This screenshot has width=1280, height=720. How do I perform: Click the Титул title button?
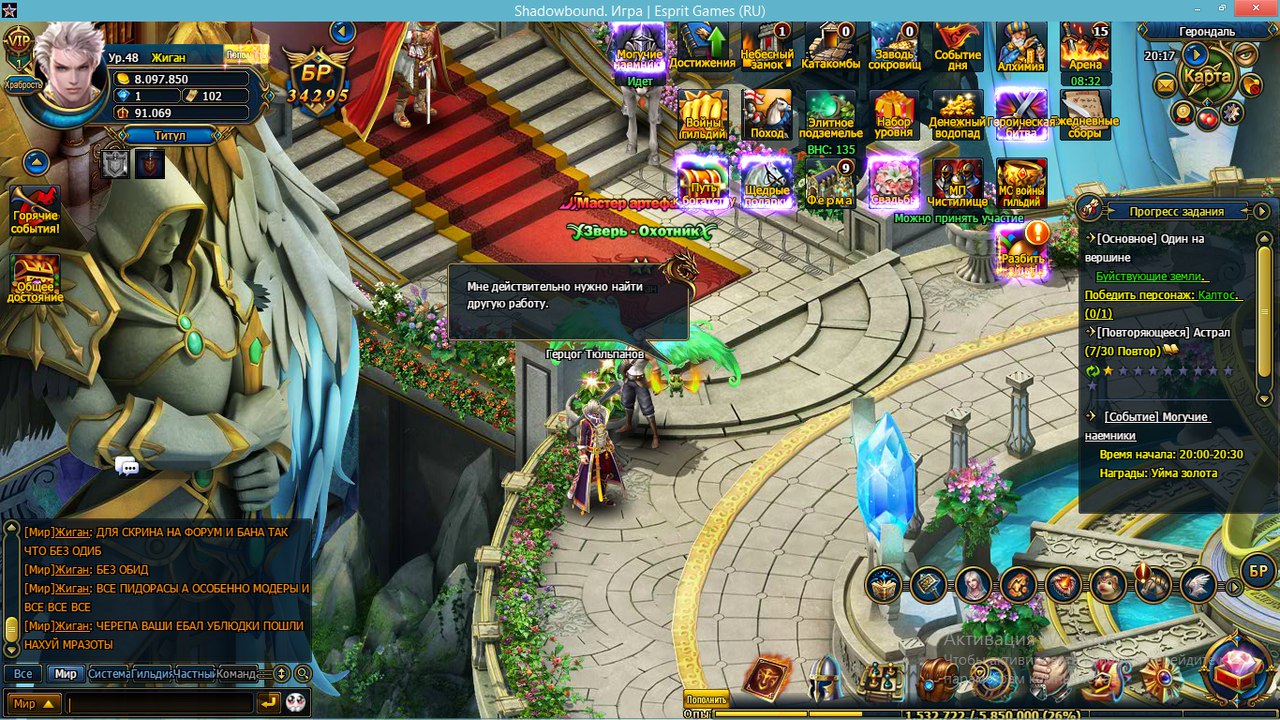point(169,135)
